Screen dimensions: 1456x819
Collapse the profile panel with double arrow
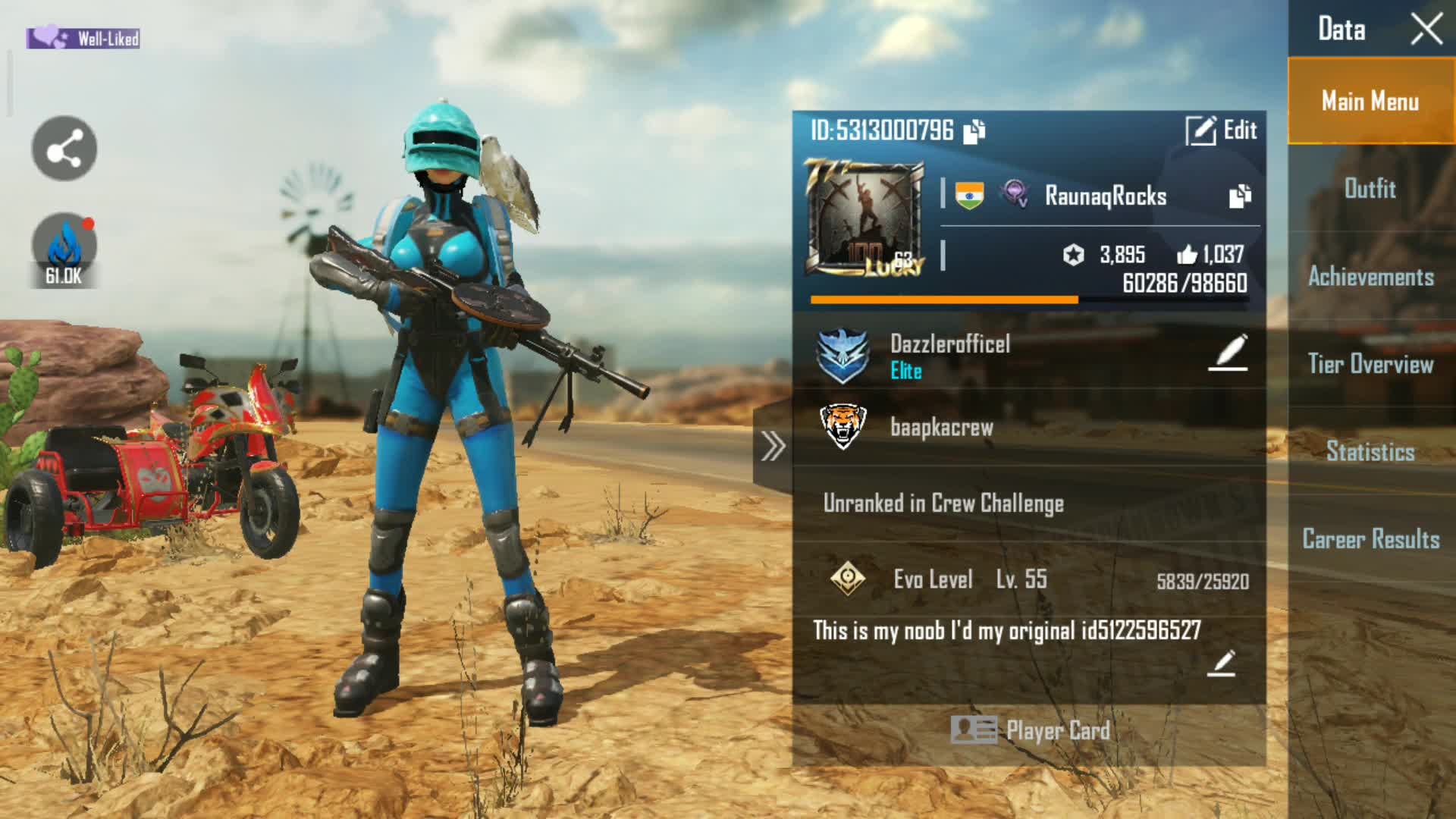tap(773, 446)
